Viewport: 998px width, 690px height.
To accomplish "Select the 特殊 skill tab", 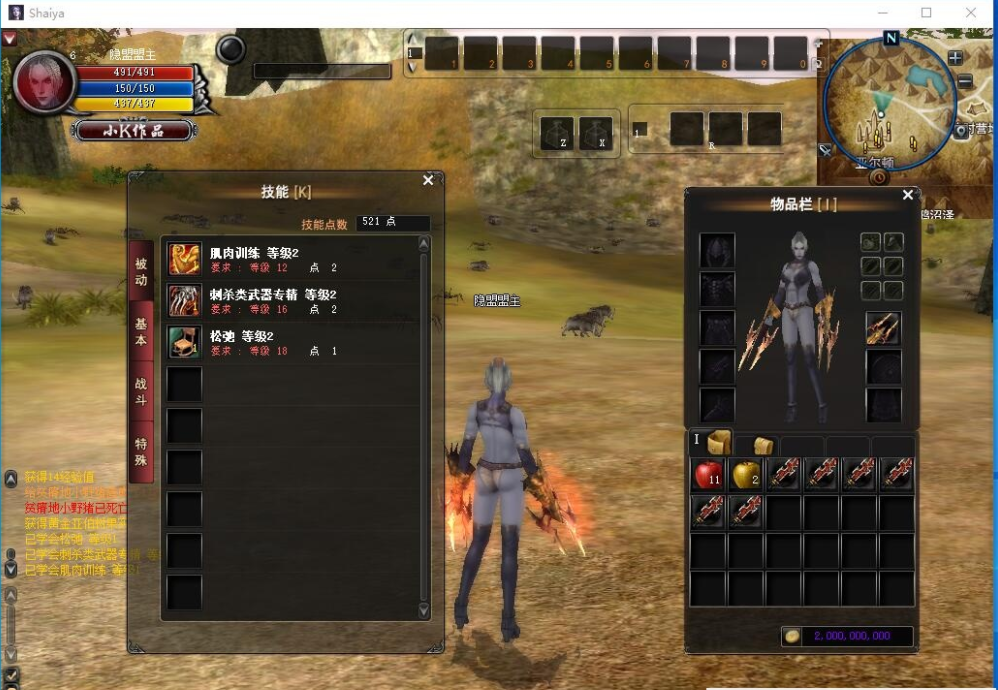I will pos(141,454).
